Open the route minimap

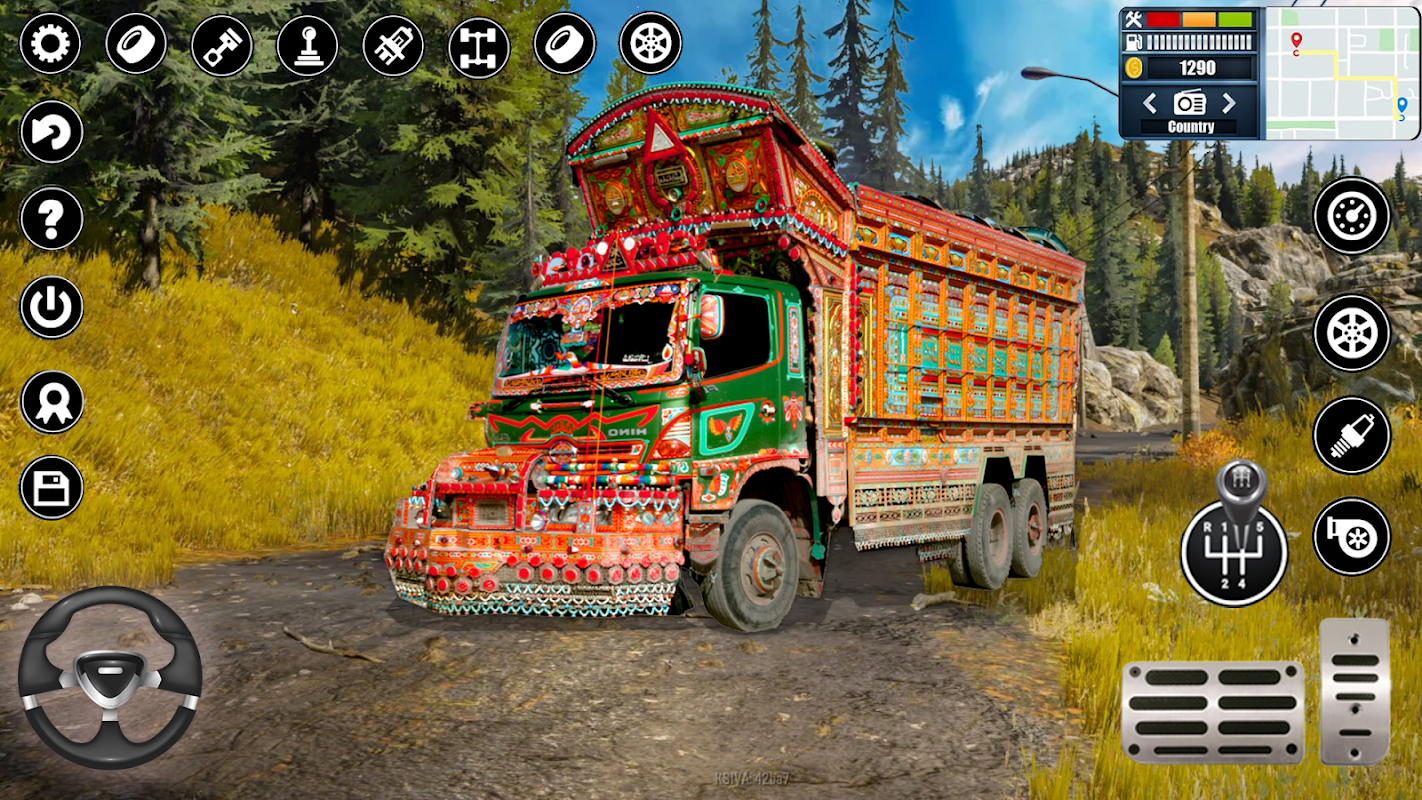pyautogui.click(x=1342, y=73)
